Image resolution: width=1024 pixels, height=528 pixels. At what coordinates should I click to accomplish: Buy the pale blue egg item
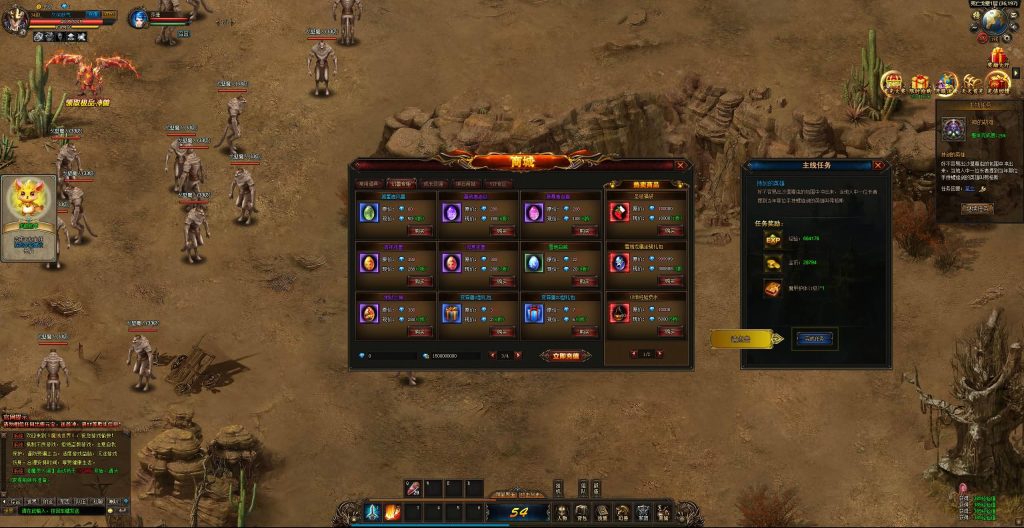click(x=584, y=281)
